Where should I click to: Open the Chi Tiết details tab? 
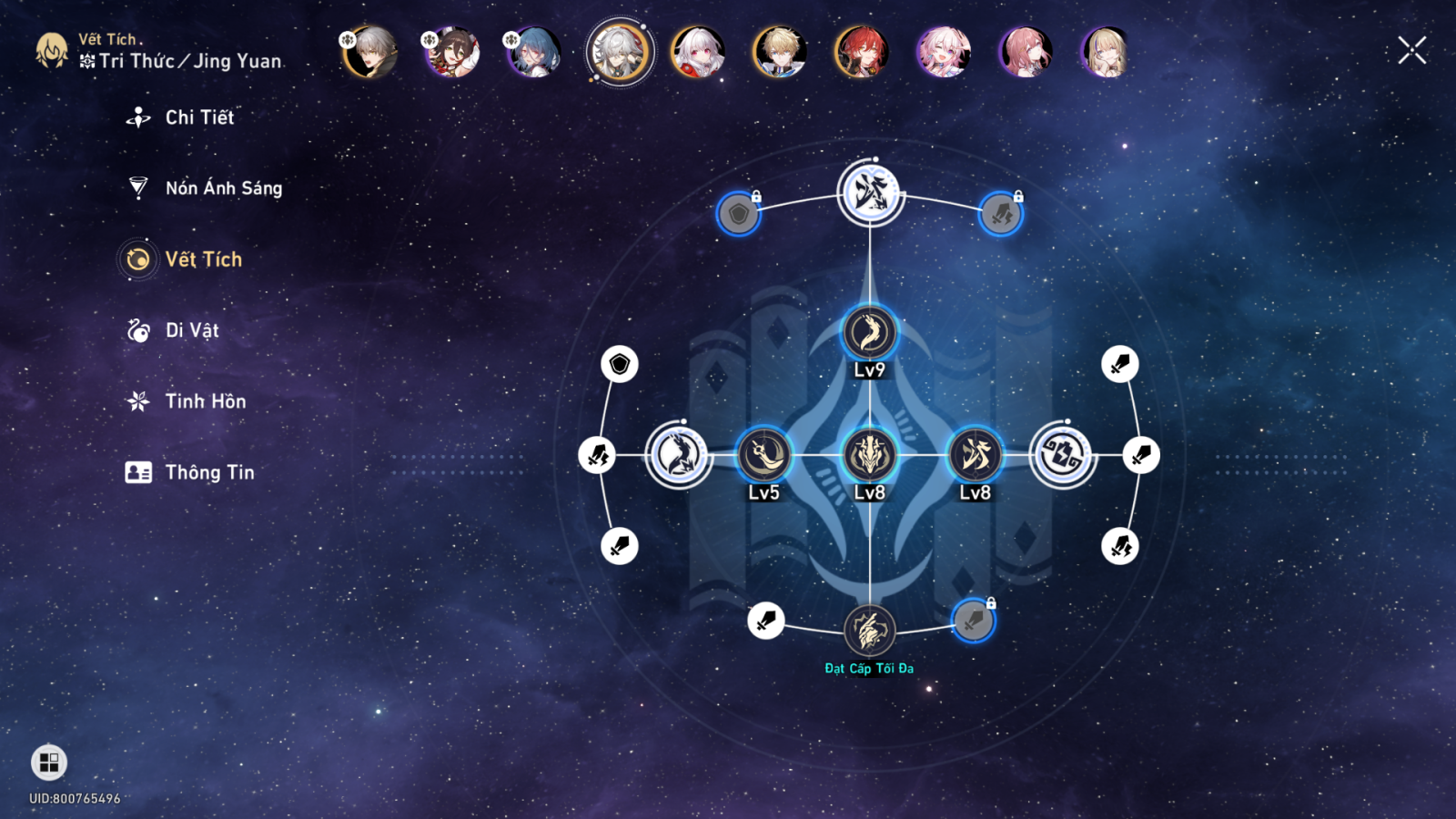pos(198,117)
